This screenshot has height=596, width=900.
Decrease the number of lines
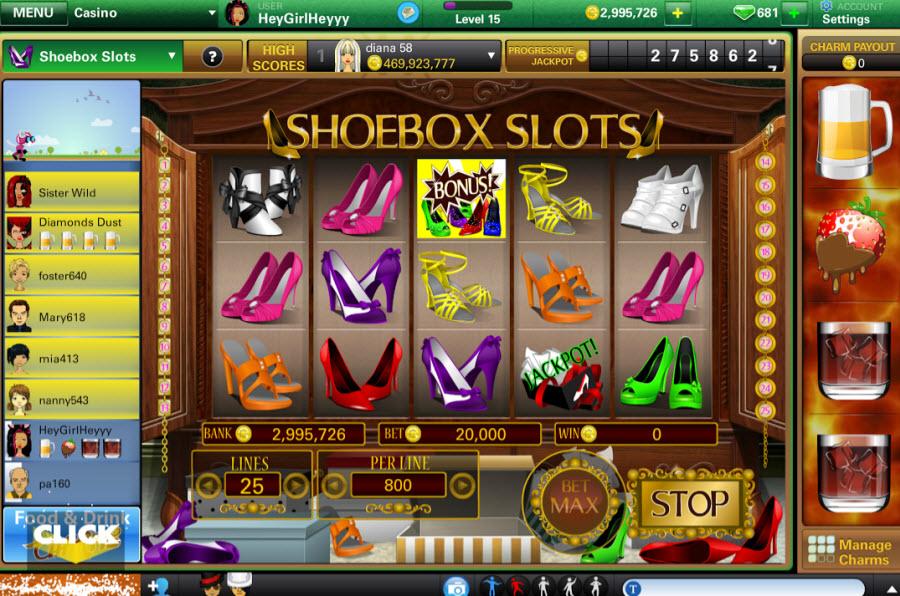[x=208, y=486]
